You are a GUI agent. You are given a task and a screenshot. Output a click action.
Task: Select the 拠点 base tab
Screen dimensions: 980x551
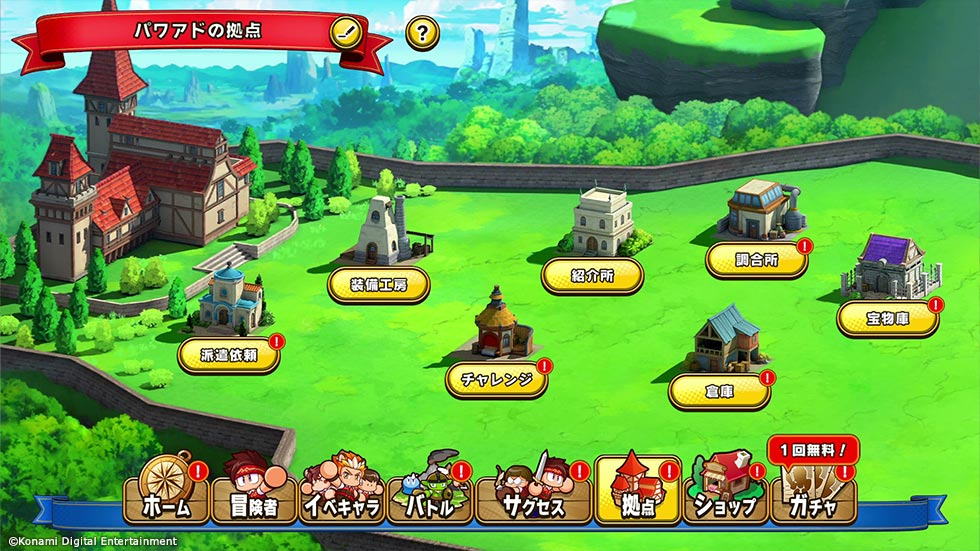[x=635, y=492]
